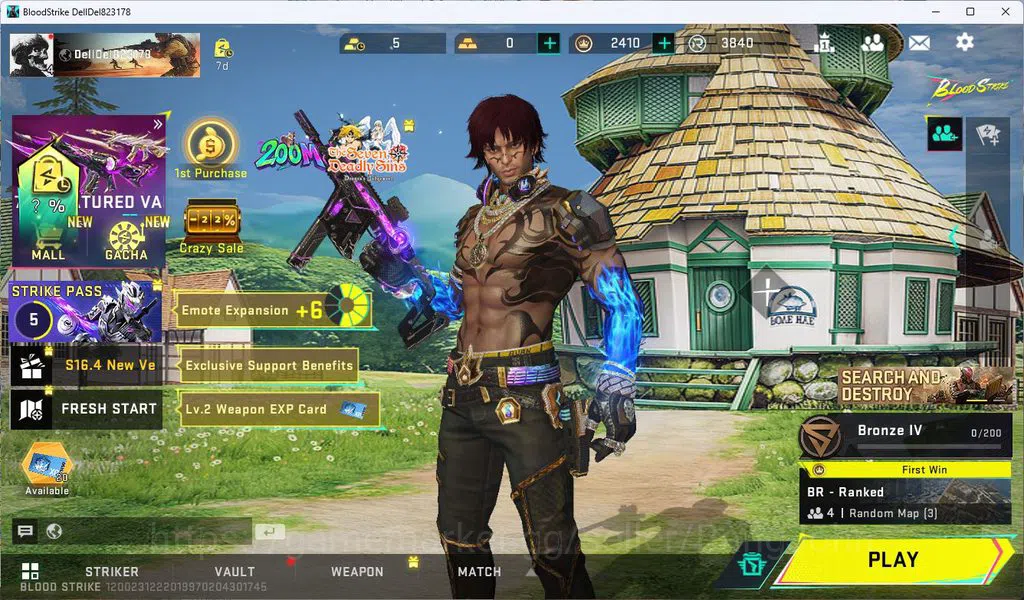Viewport: 1024px width, 600px height.
Task: Switch to the MATCH tab
Action: 479,572
